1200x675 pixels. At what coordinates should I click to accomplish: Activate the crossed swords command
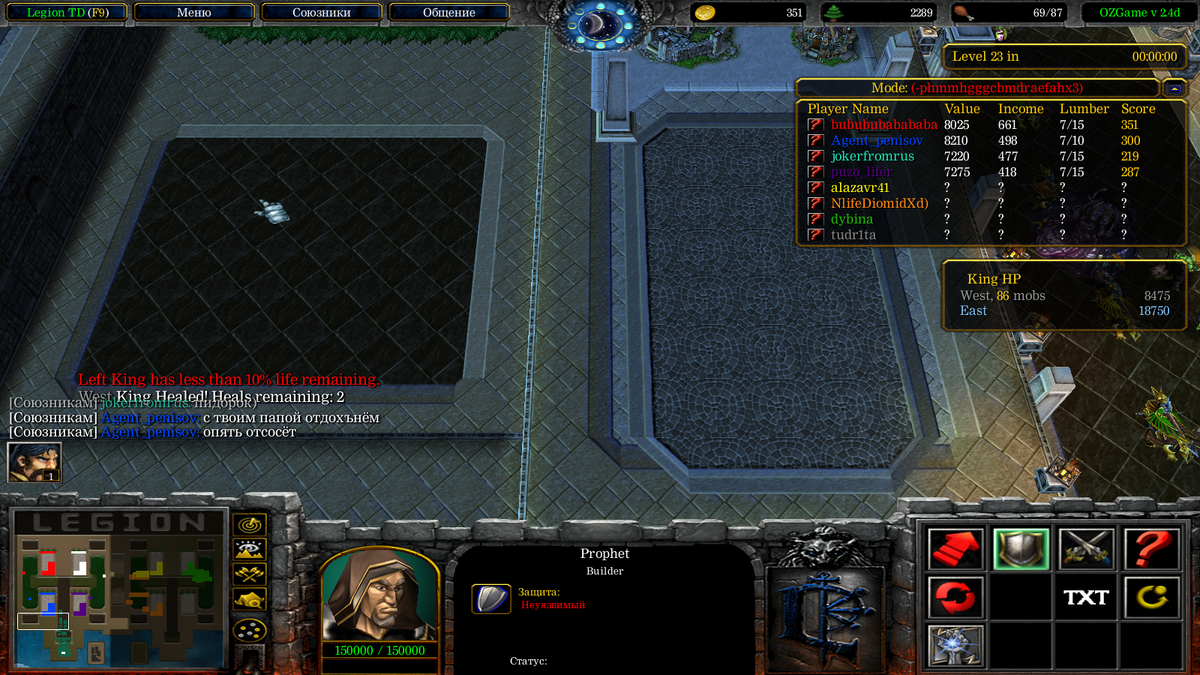pyautogui.click(x=1086, y=549)
